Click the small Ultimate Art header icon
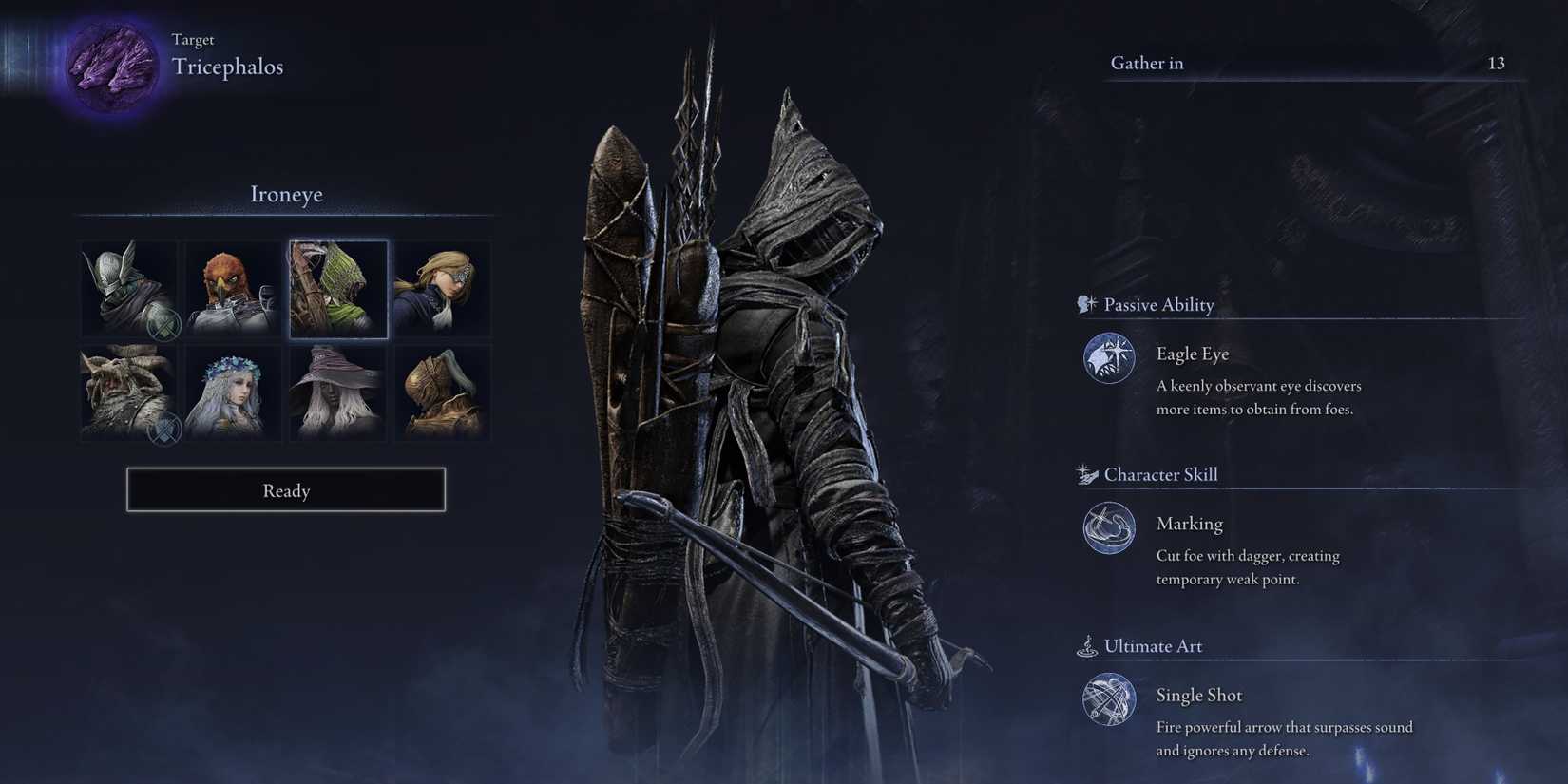Image resolution: width=1568 pixels, height=784 pixels. click(x=1086, y=645)
